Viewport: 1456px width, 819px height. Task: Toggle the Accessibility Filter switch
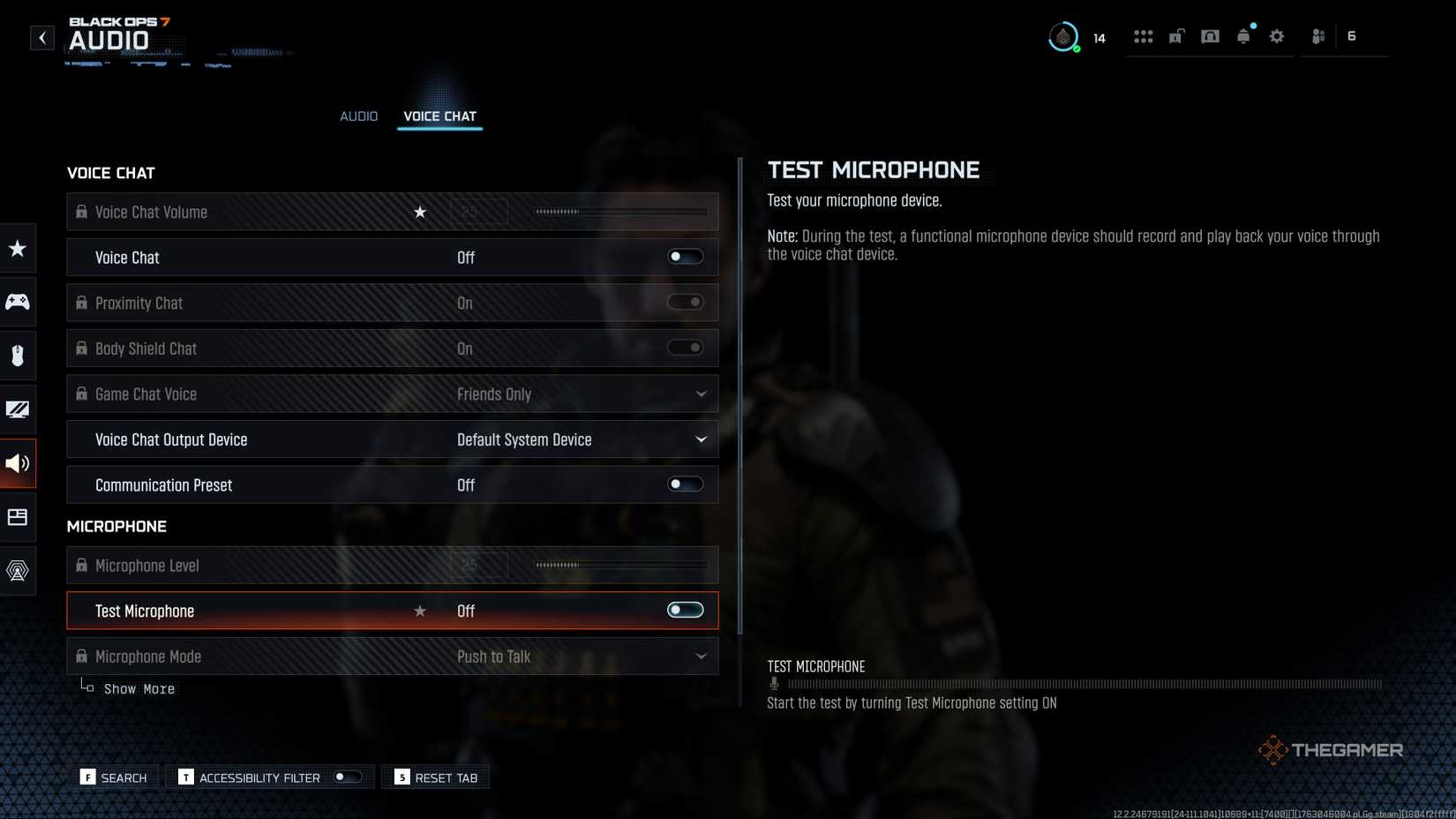tap(348, 778)
